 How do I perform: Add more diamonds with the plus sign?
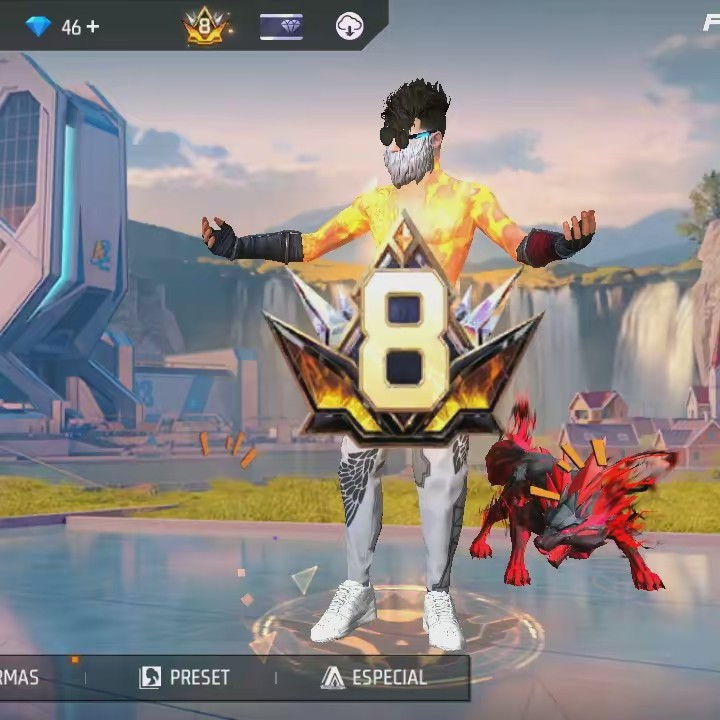pyautogui.click(x=93, y=27)
